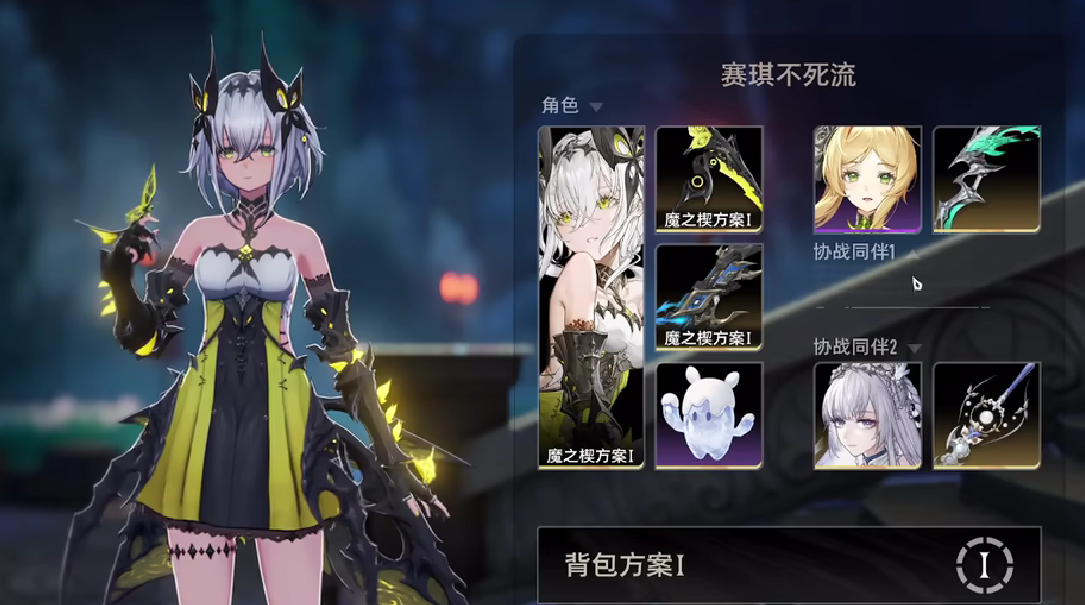Toggle the 协战同伴1 section arrow

click(913, 254)
